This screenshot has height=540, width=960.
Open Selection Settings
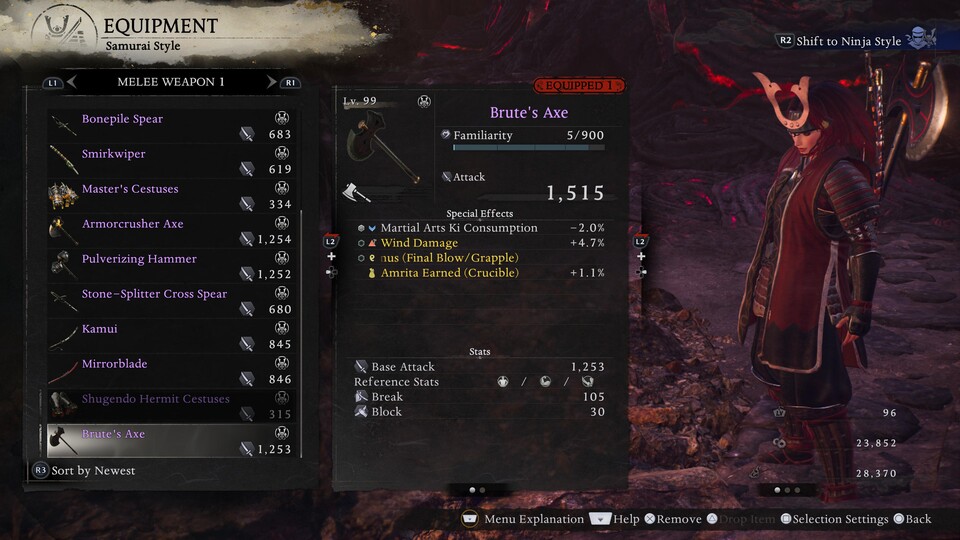coord(834,519)
